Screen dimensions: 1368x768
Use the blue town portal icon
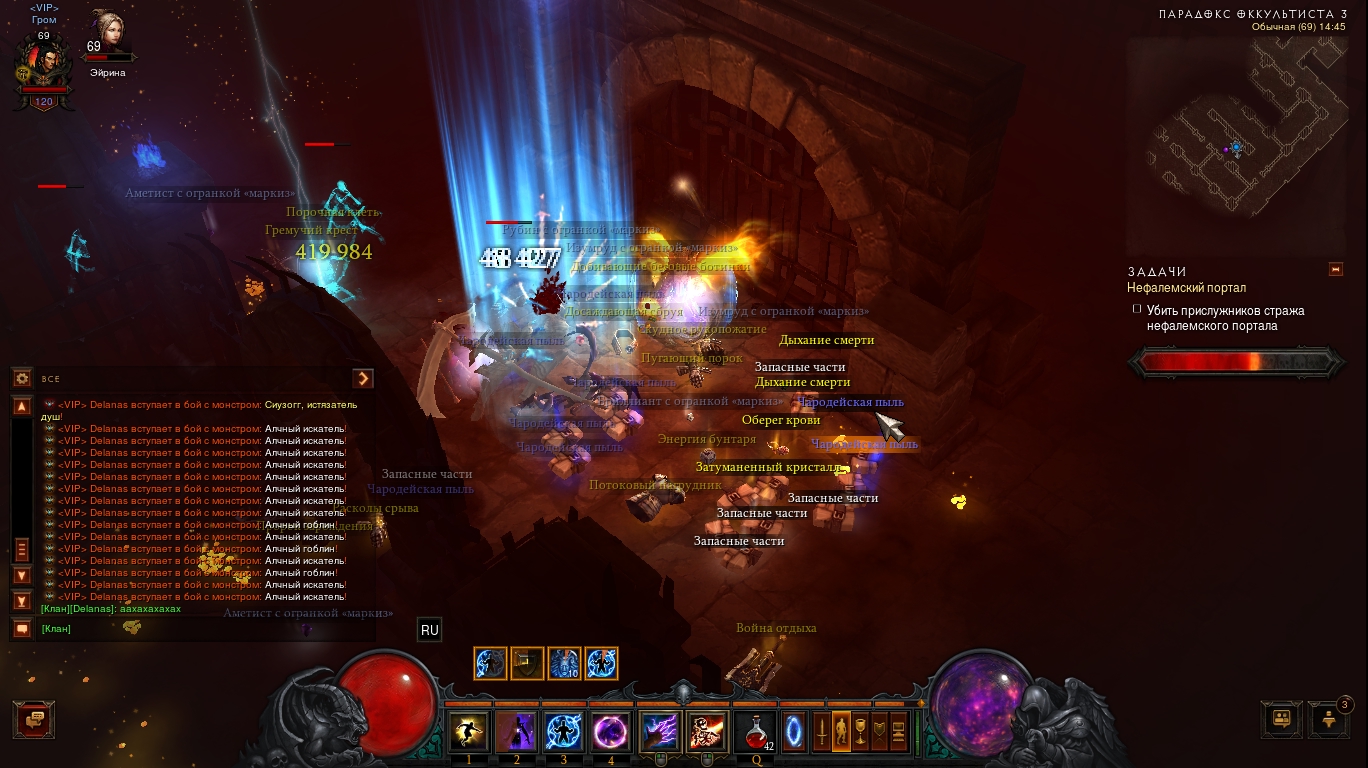pyautogui.click(x=794, y=732)
